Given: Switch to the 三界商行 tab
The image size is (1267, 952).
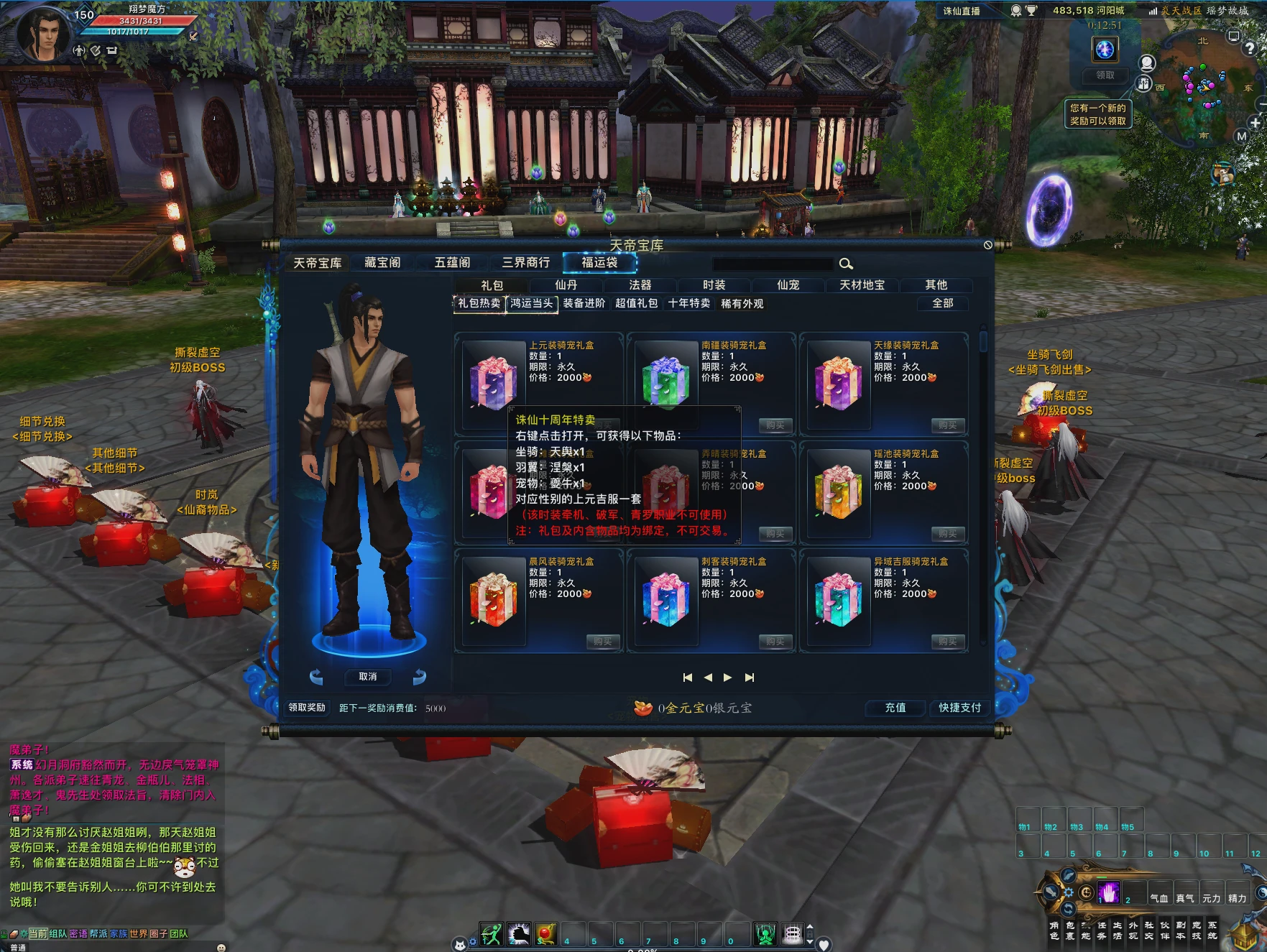Looking at the screenshot, I should (525, 263).
